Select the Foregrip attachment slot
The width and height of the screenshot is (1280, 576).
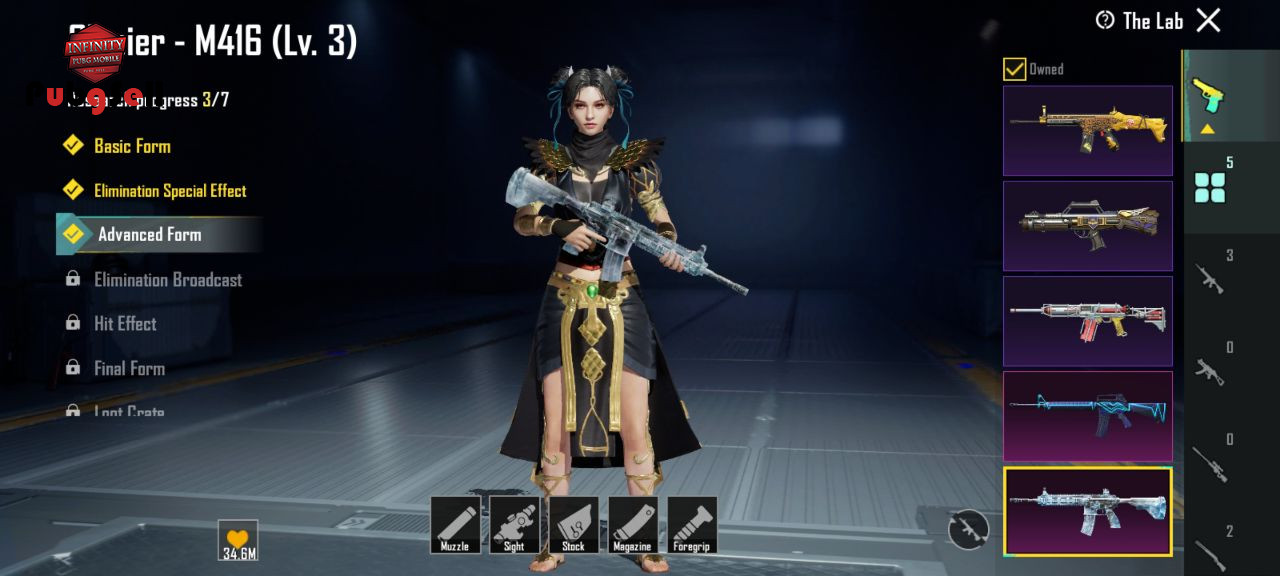click(692, 525)
